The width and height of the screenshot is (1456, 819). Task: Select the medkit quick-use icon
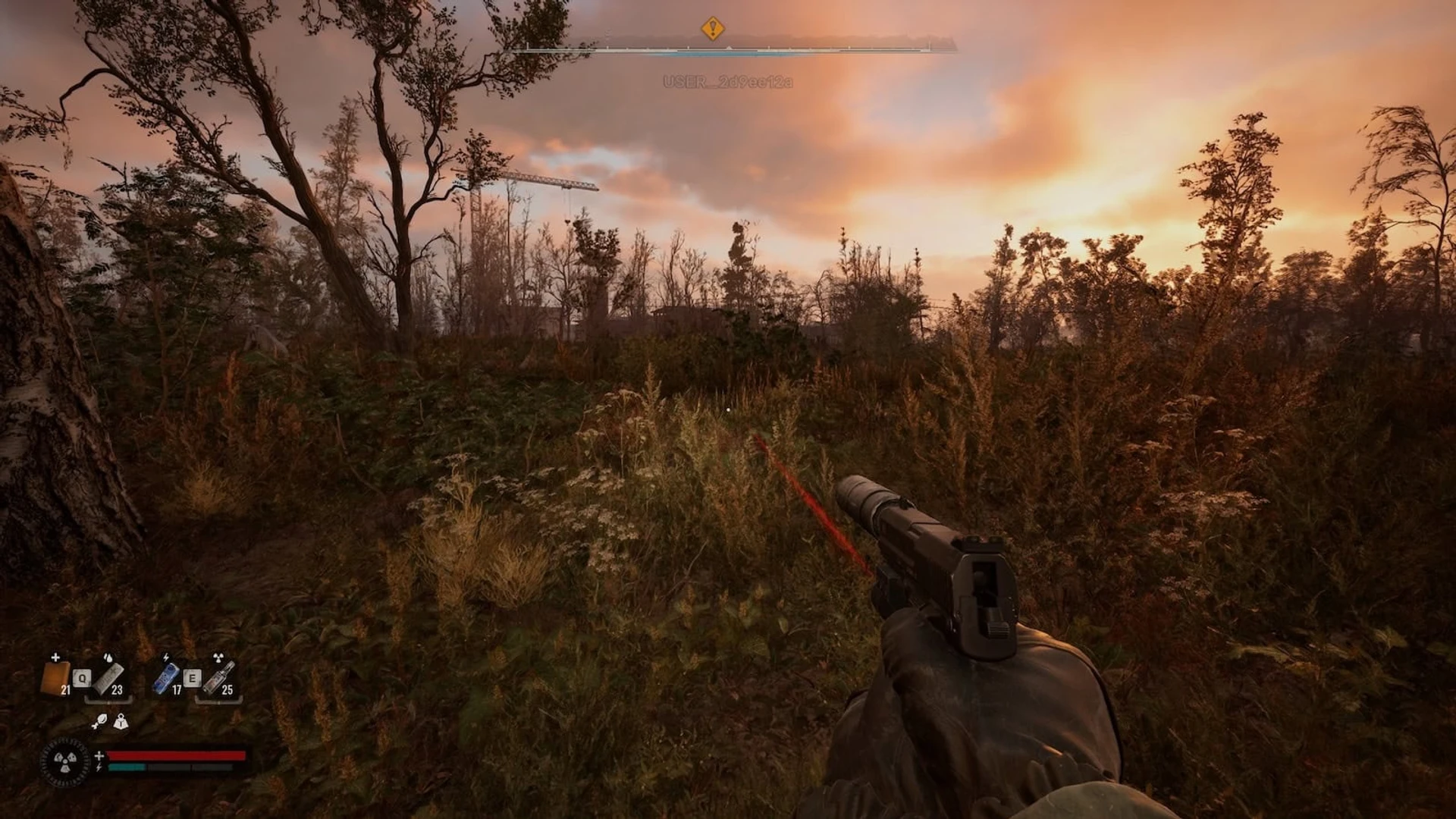pos(56,677)
